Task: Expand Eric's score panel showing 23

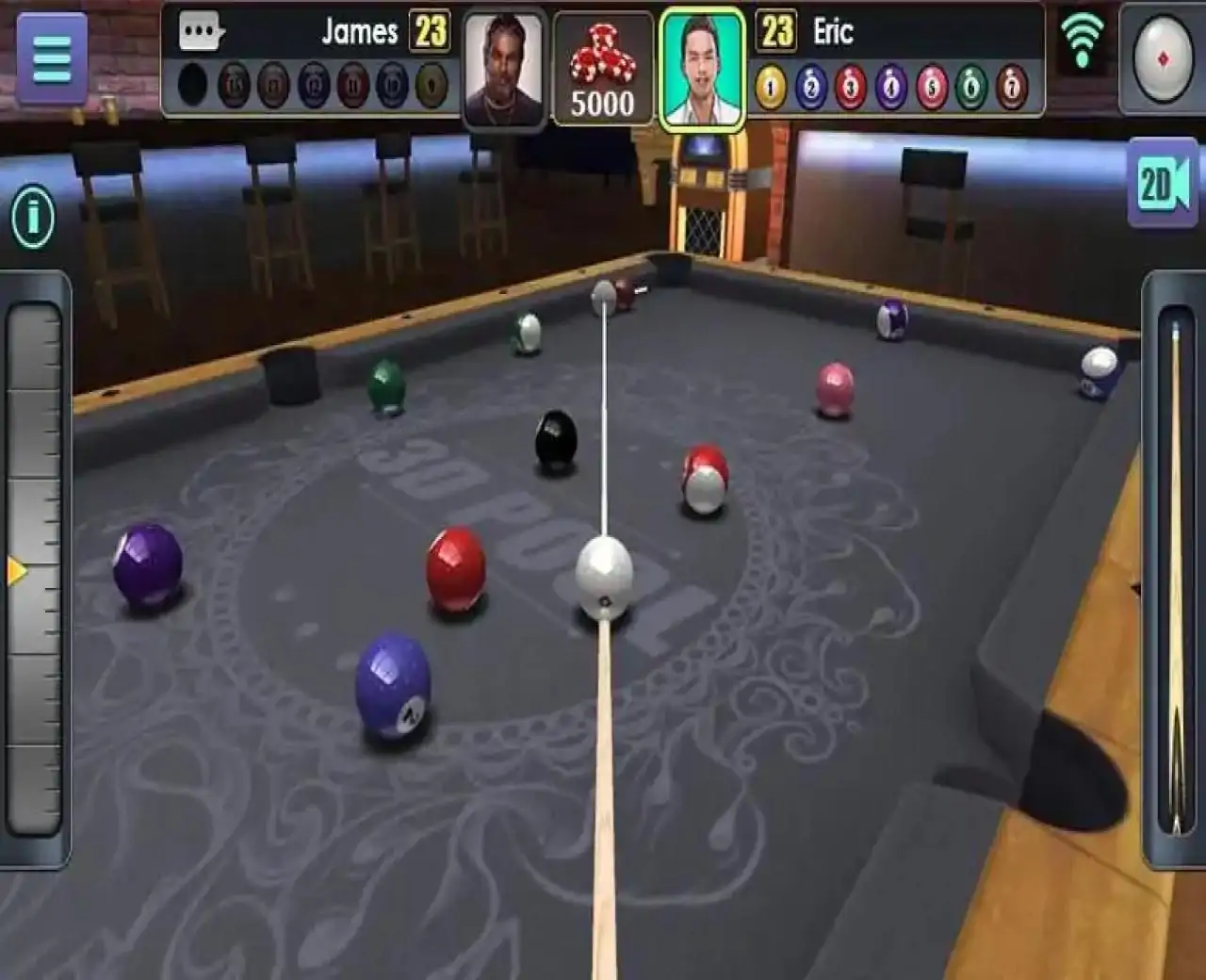Action: [774, 30]
